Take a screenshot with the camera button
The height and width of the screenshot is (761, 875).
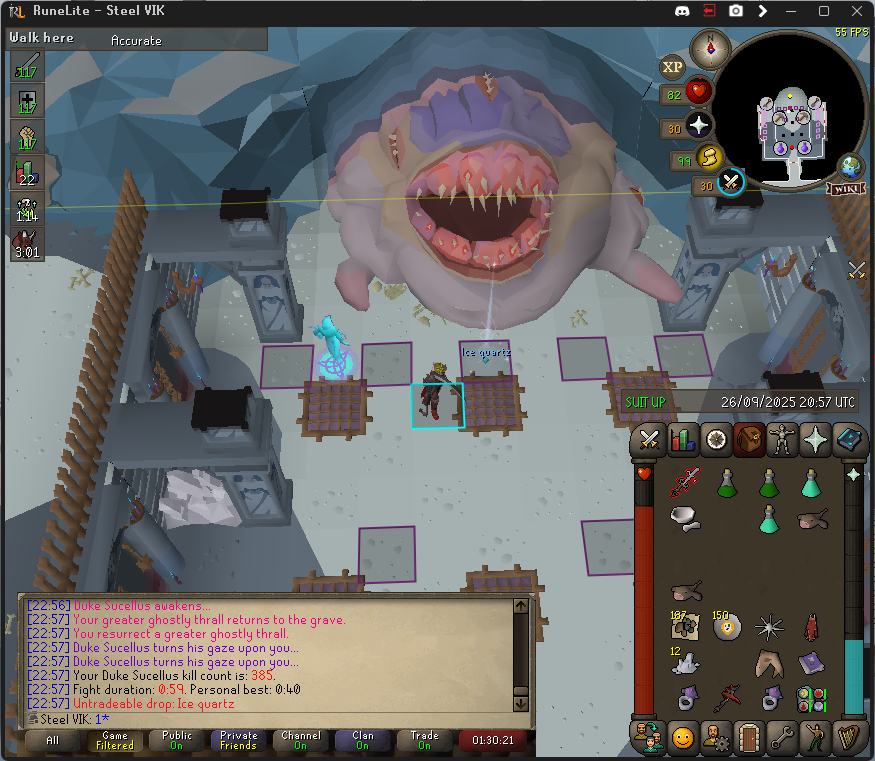tap(736, 11)
